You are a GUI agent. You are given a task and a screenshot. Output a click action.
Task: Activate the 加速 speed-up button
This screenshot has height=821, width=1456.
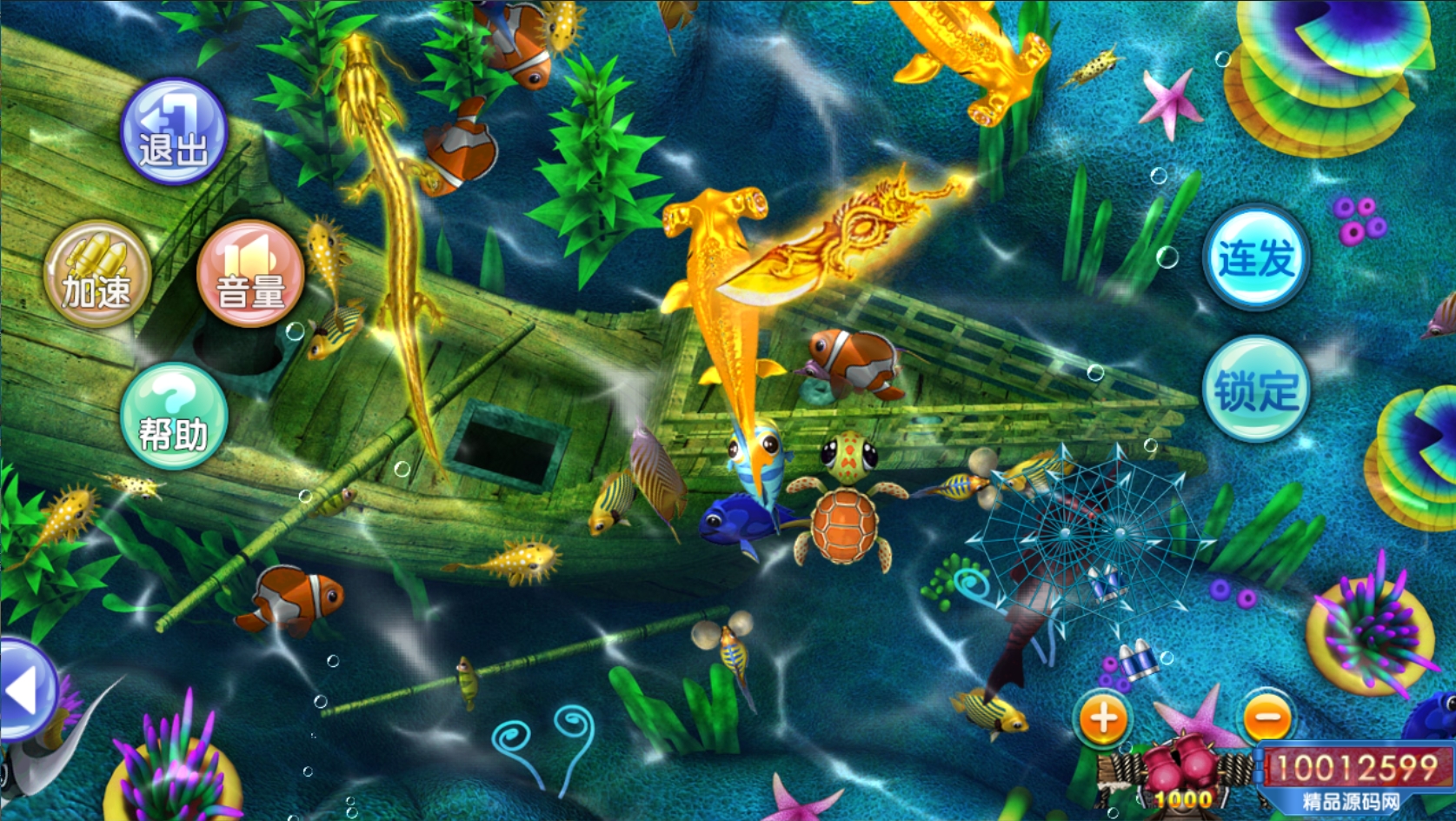(97, 273)
